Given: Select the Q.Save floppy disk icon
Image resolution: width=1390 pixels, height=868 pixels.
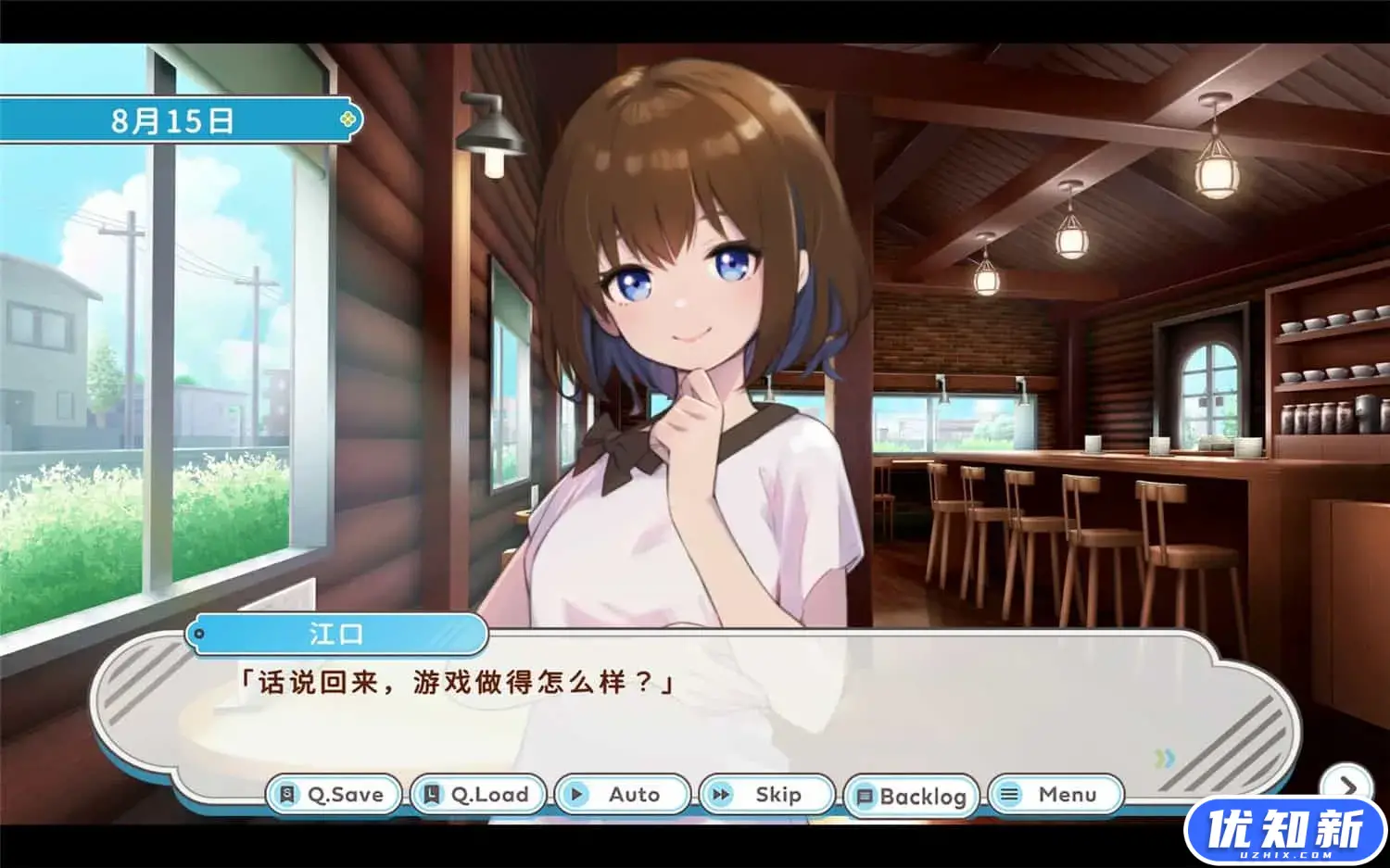Looking at the screenshot, I should [x=288, y=794].
